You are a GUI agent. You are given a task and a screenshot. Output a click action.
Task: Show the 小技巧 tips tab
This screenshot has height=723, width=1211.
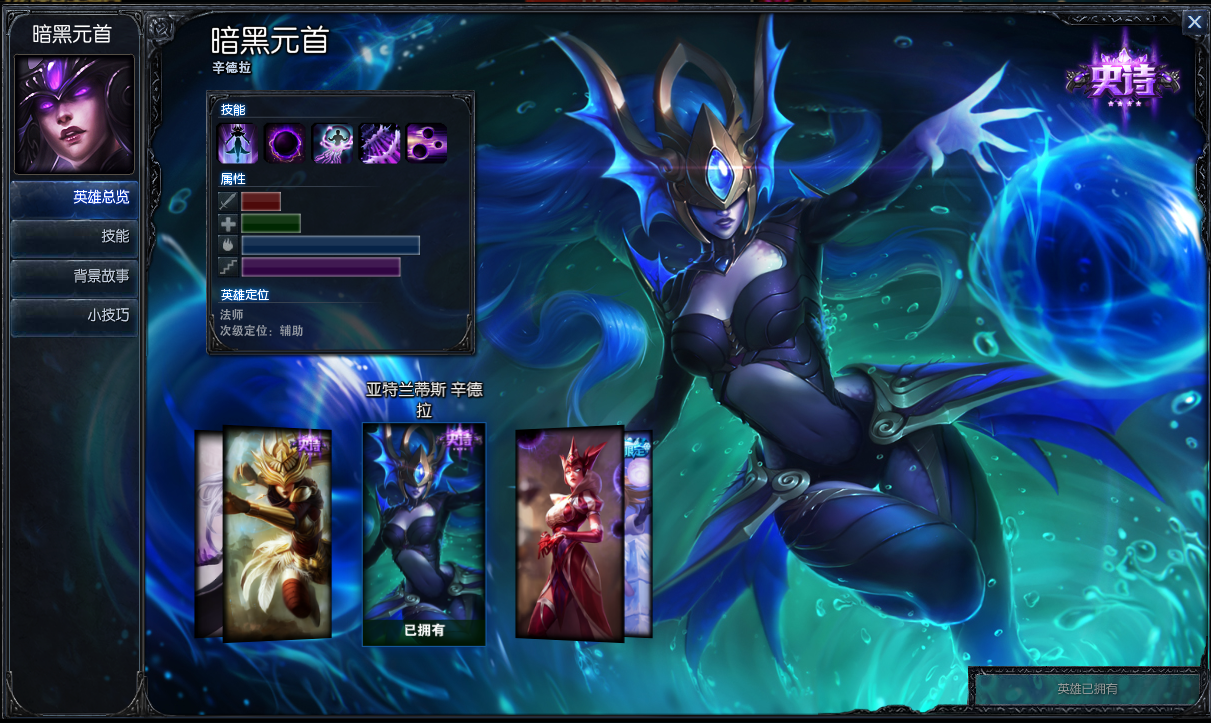[75, 315]
